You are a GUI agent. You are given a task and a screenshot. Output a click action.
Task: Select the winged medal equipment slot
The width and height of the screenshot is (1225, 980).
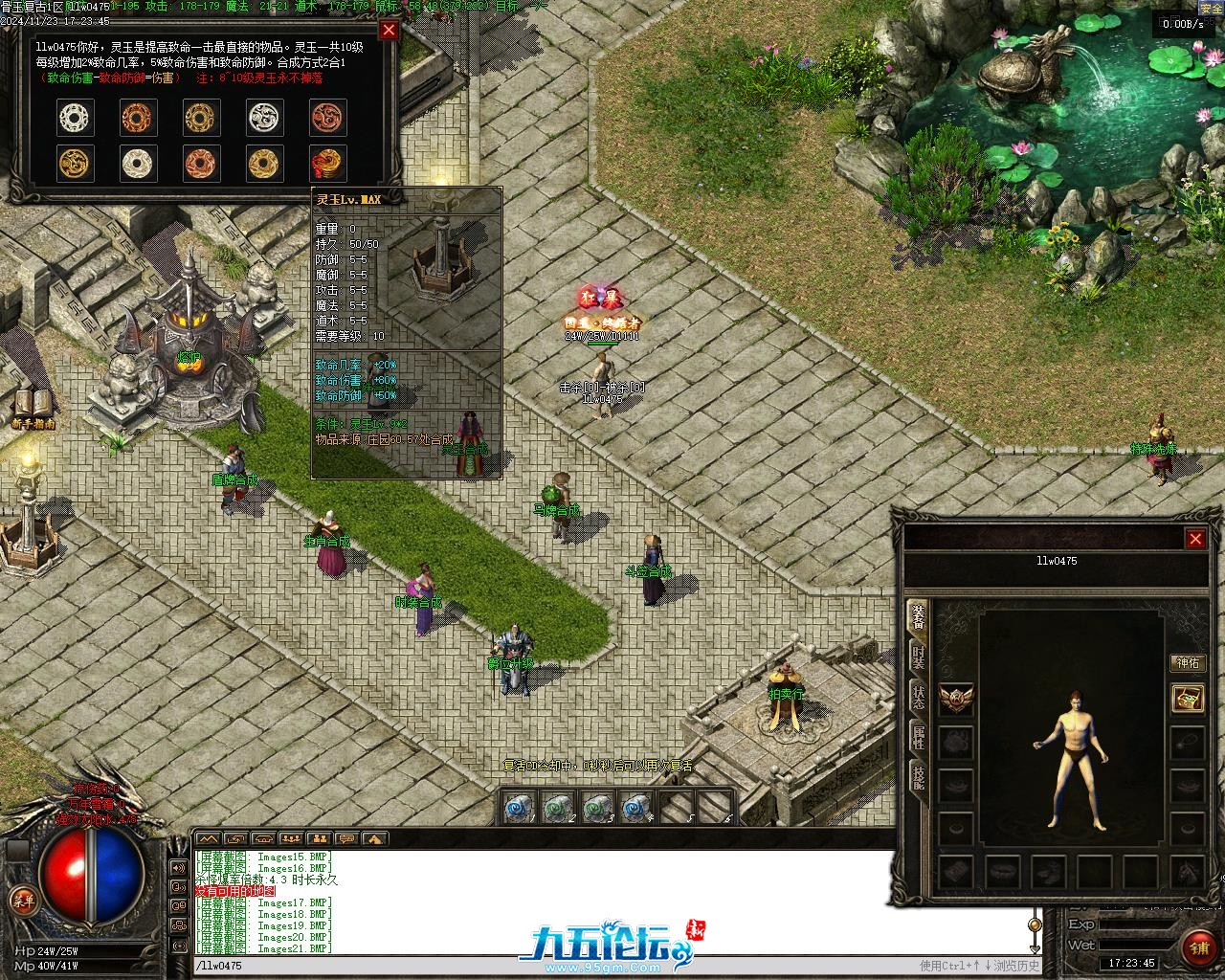pos(956,700)
